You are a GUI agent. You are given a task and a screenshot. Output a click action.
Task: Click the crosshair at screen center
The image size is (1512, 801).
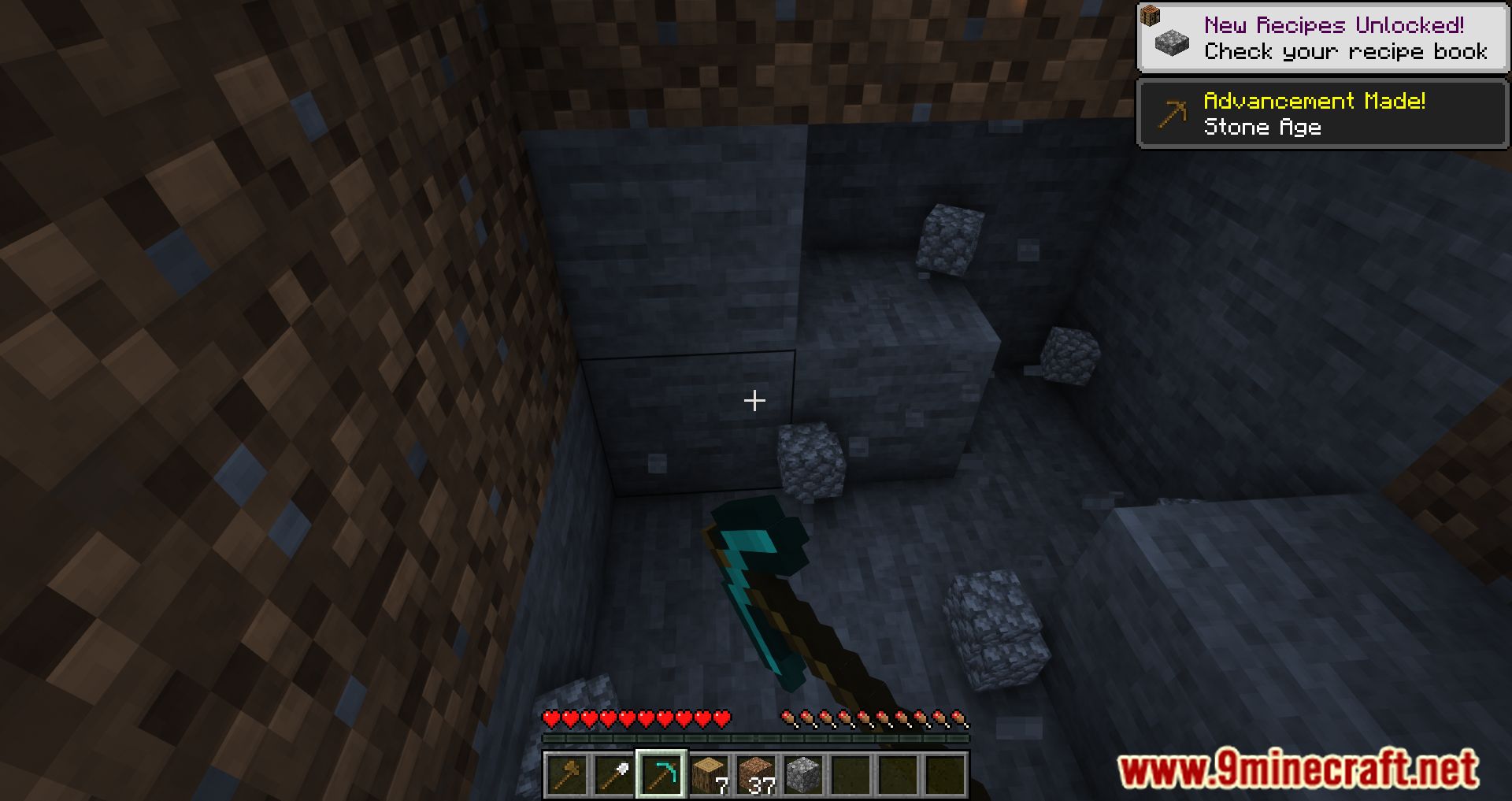(754, 400)
